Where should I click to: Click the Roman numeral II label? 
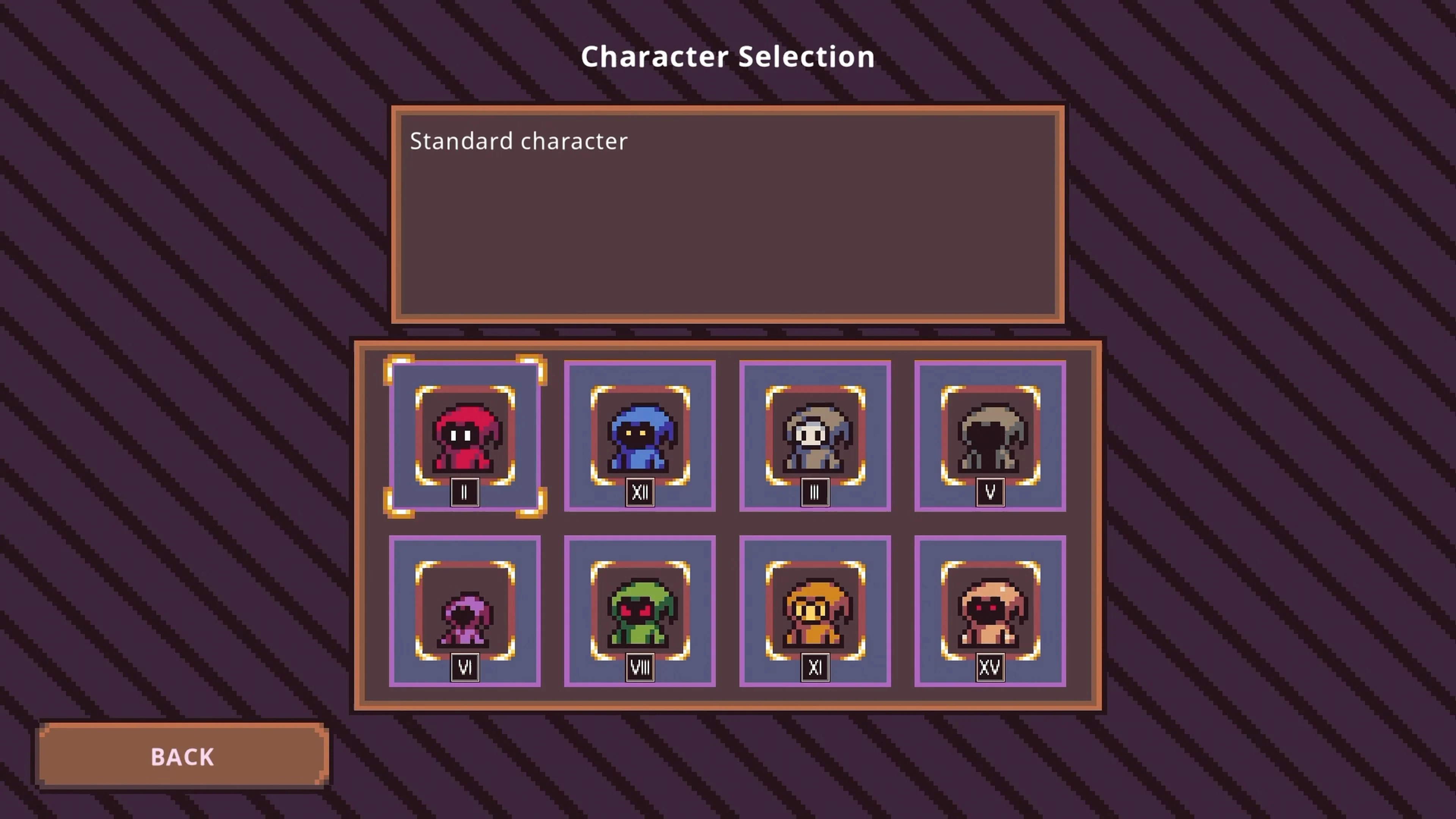[x=464, y=491]
